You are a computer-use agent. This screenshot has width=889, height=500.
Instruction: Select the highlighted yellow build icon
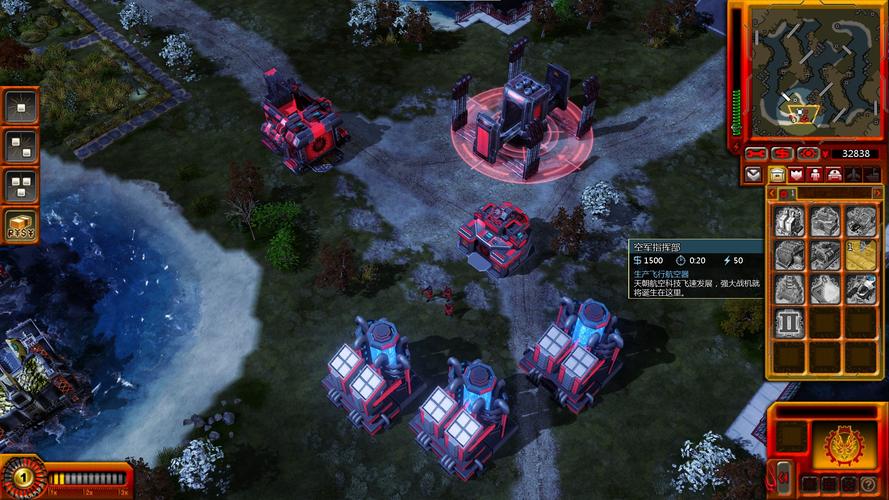(861, 255)
